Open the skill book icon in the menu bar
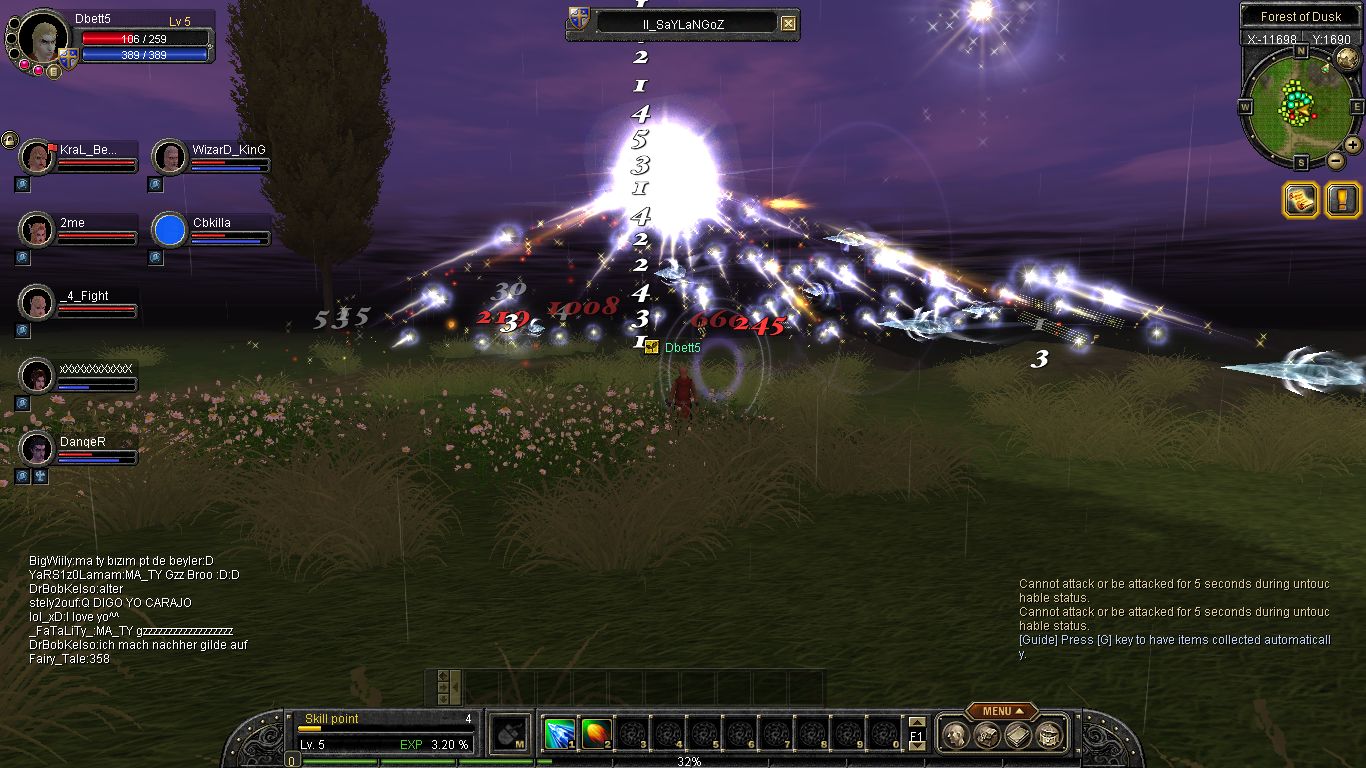Viewport: 1366px width, 768px height. pyautogui.click(x=1016, y=736)
